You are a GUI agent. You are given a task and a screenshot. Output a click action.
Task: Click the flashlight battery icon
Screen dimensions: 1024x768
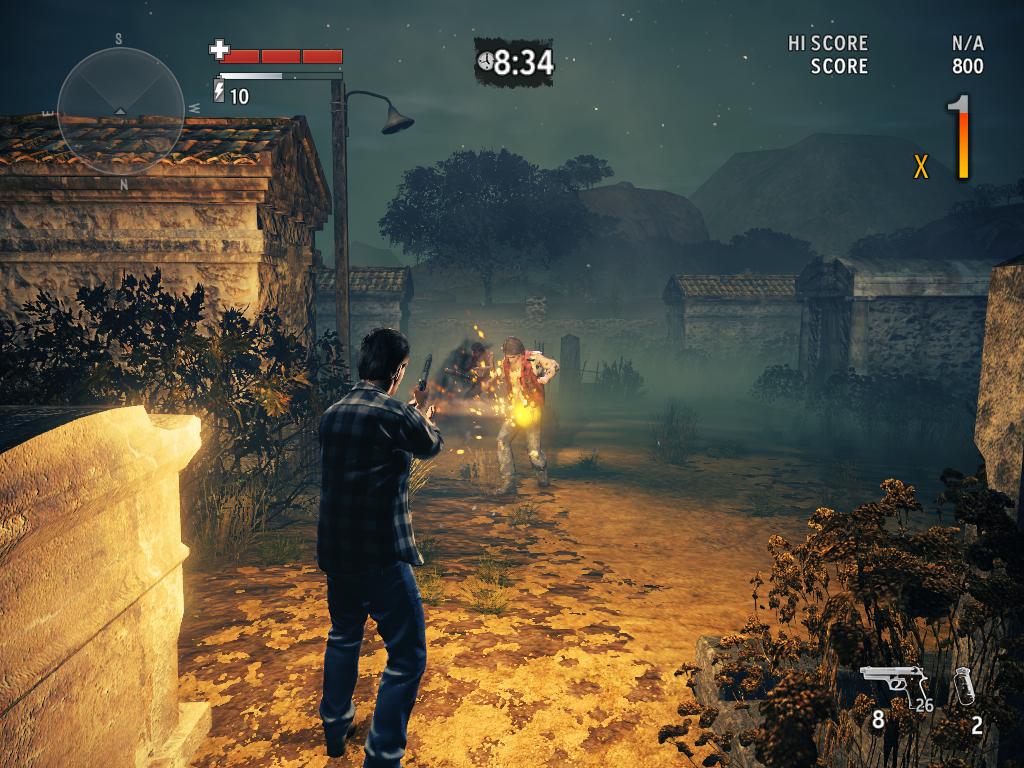pyautogui.click(x=220, y=93)
